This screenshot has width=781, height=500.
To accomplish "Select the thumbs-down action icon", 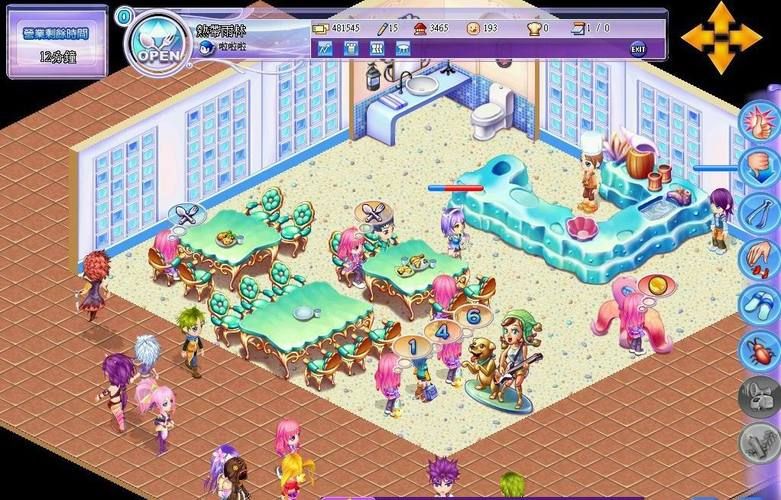I will [759, 166].
